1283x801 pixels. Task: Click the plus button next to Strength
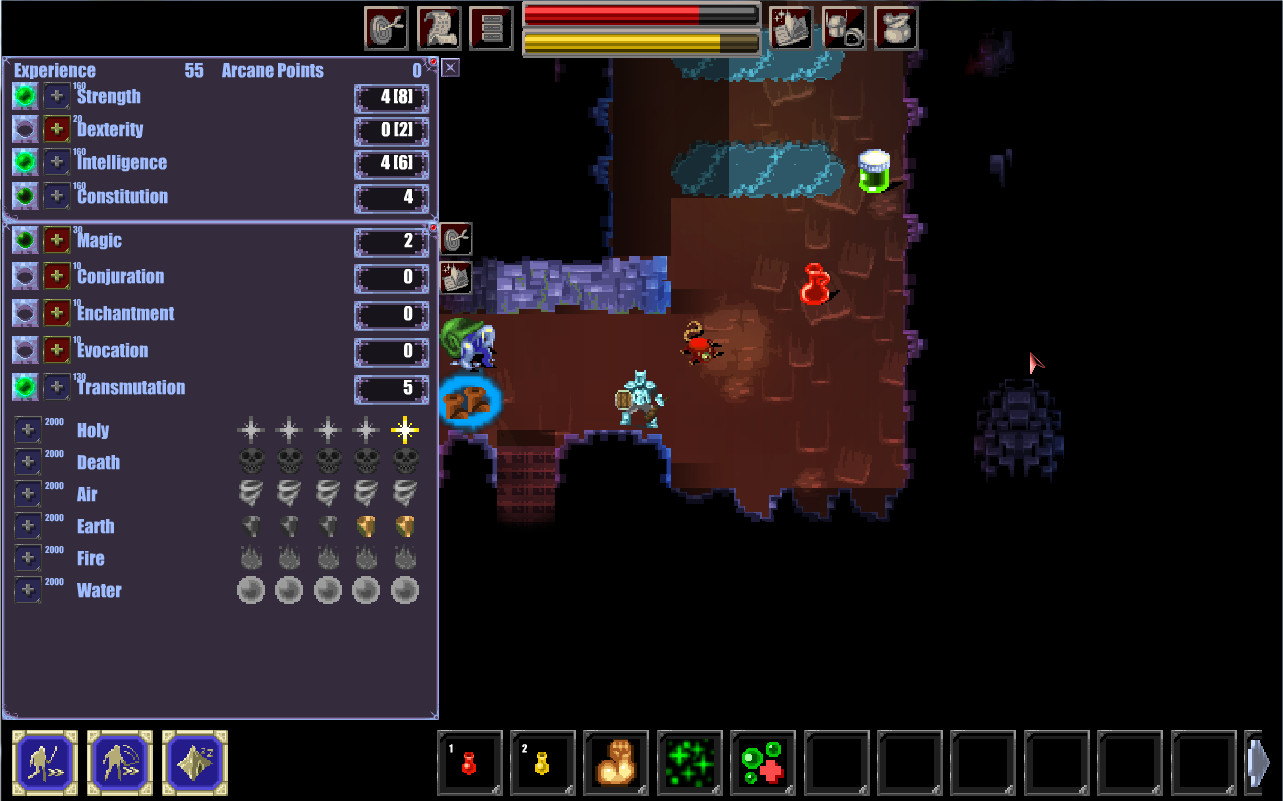point(55,96)
